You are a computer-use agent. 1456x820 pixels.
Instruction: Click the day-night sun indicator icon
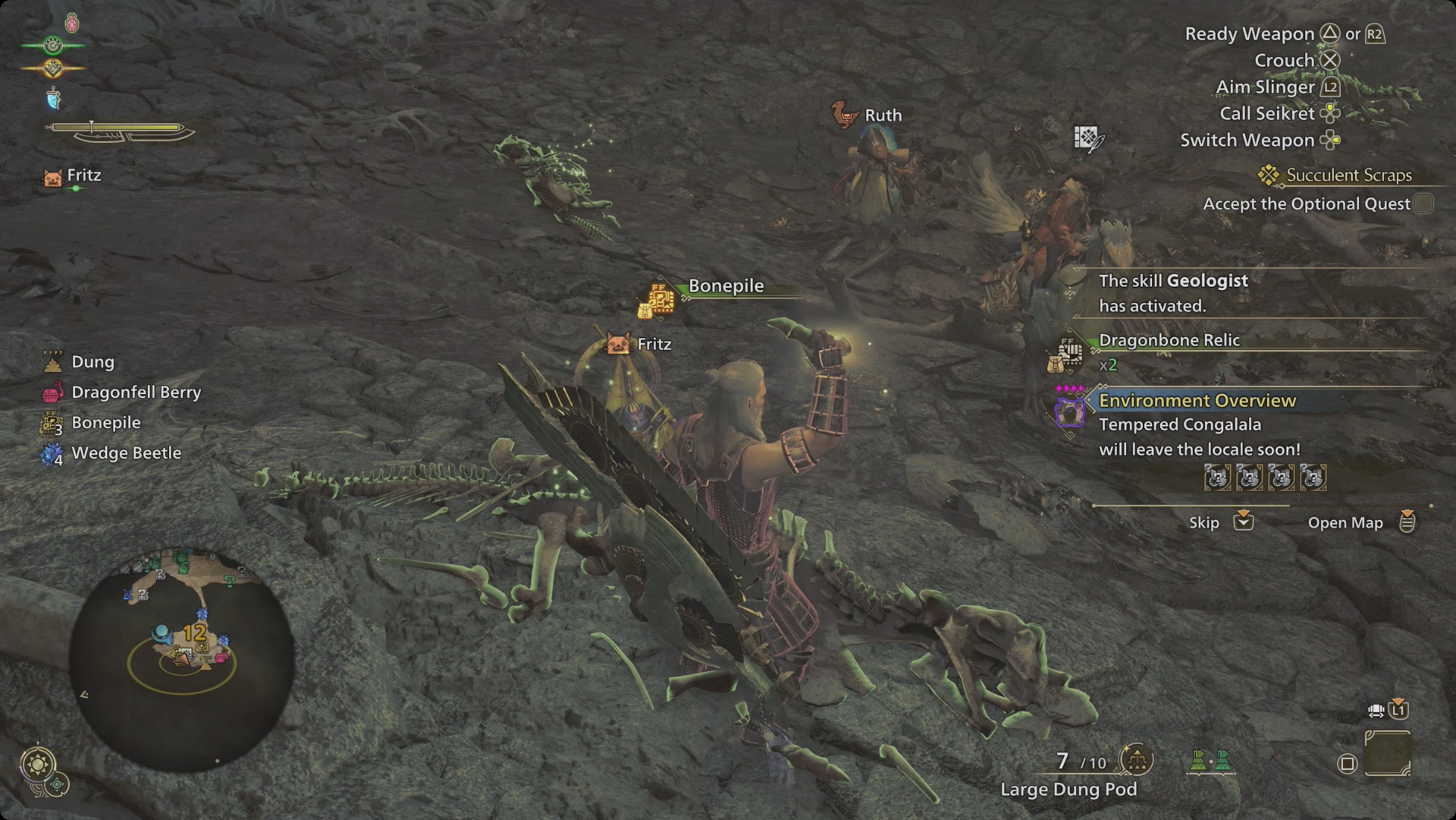(x=38, y=764)
